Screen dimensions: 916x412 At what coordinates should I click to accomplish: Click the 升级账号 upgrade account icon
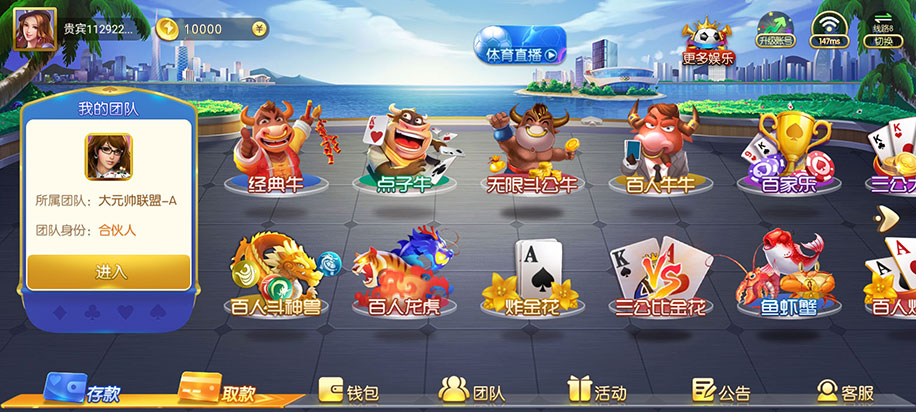tap(775, 29)
